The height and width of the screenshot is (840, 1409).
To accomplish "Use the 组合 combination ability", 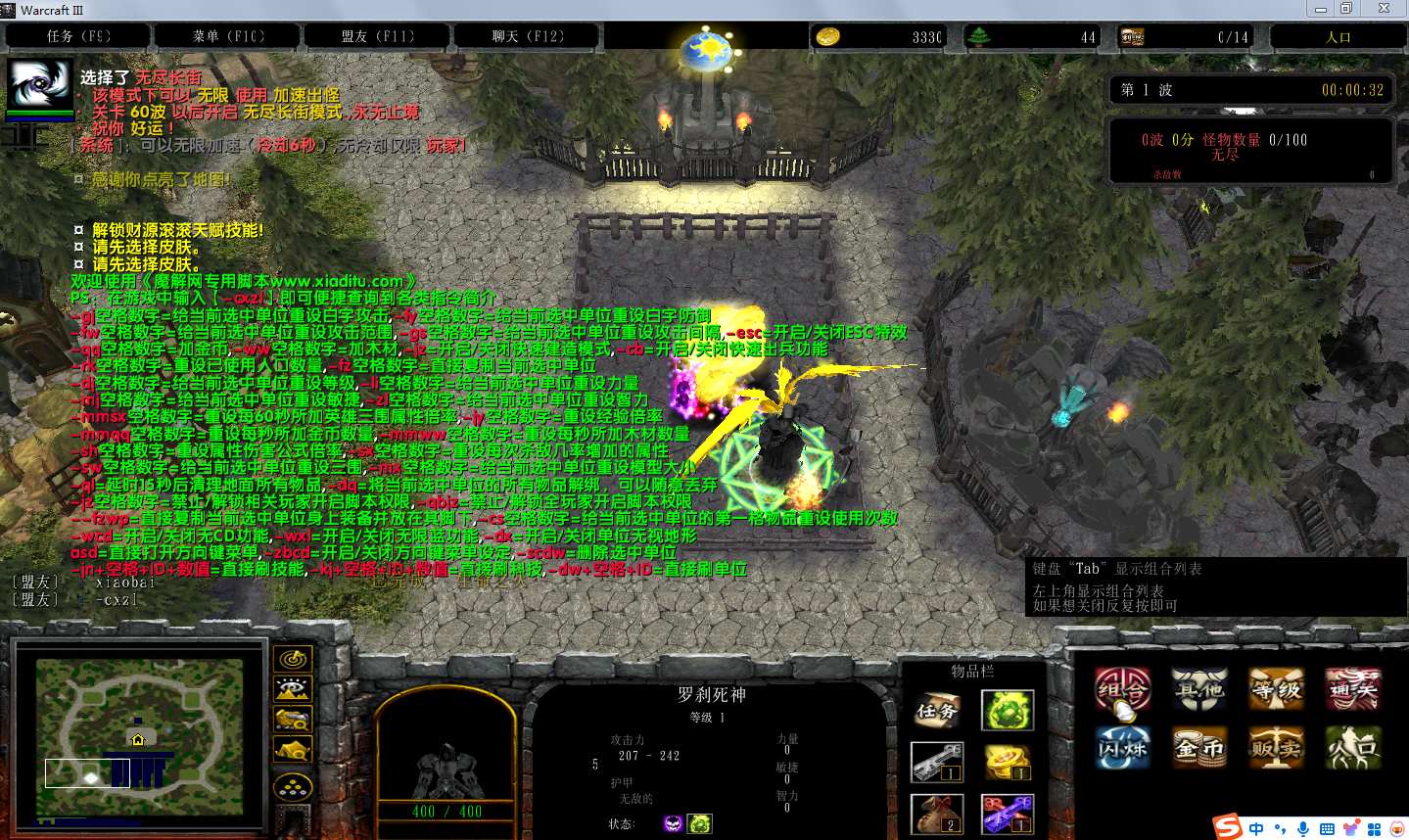I will coord(1122,691).
